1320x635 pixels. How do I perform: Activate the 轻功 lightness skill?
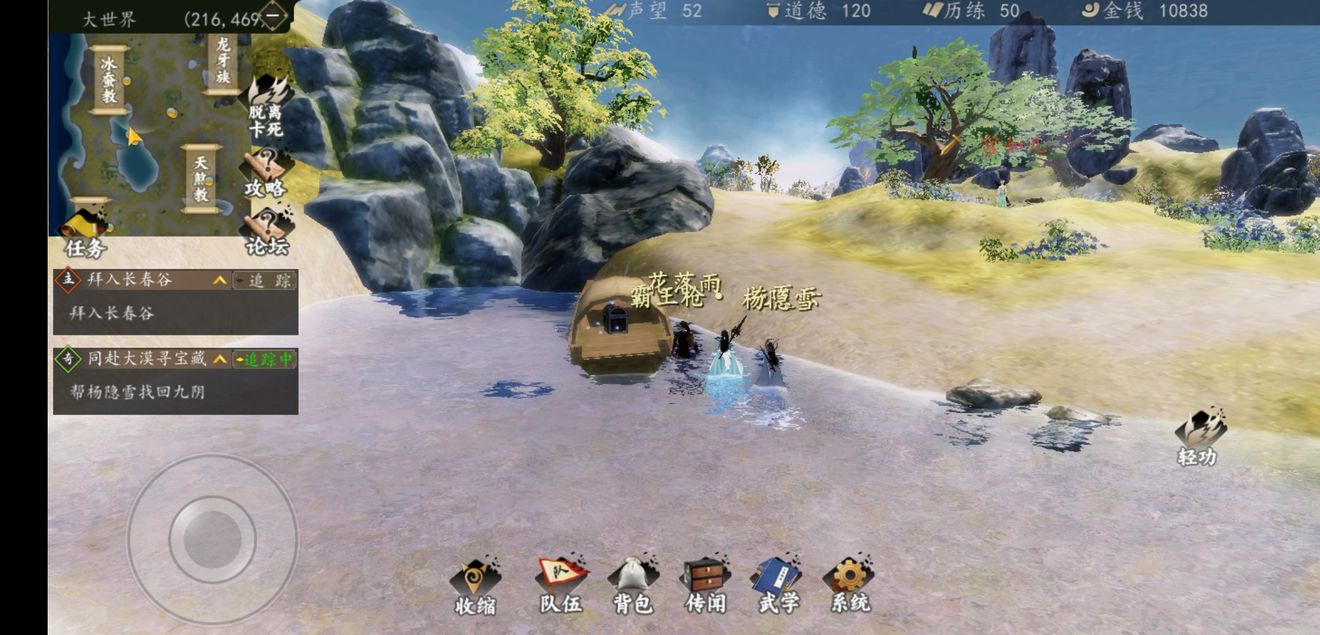(x=1199, y=437)
